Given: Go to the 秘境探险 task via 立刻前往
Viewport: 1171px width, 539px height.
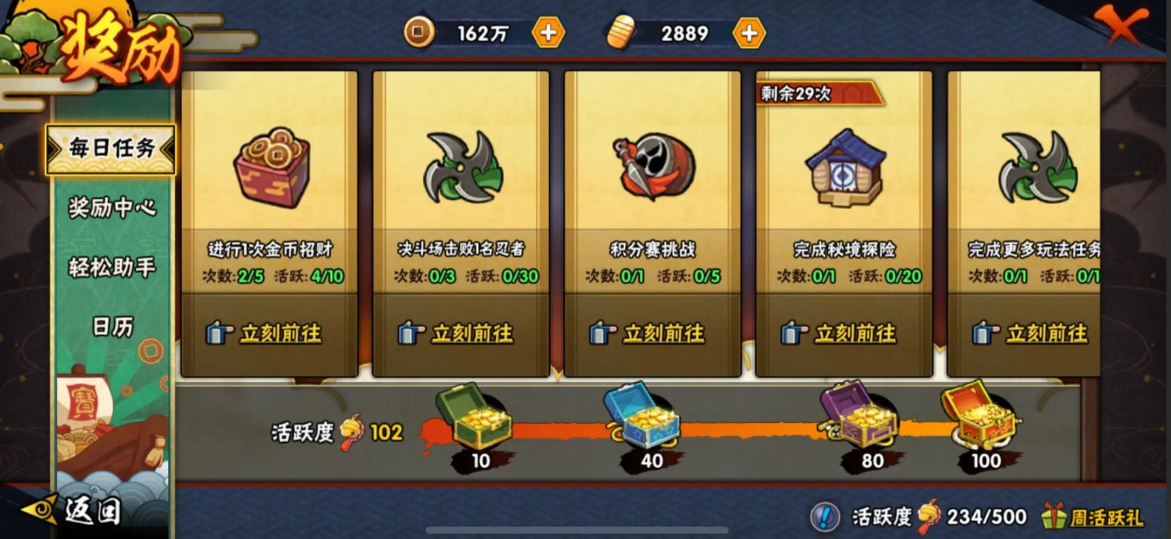Looking at the screenshot, I should point(843,333).
